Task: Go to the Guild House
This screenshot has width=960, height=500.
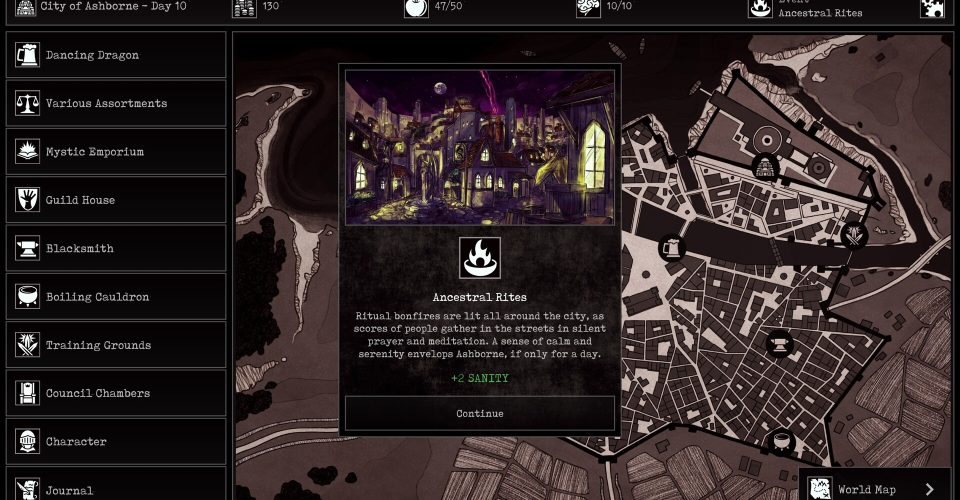Action: [116, 200]
